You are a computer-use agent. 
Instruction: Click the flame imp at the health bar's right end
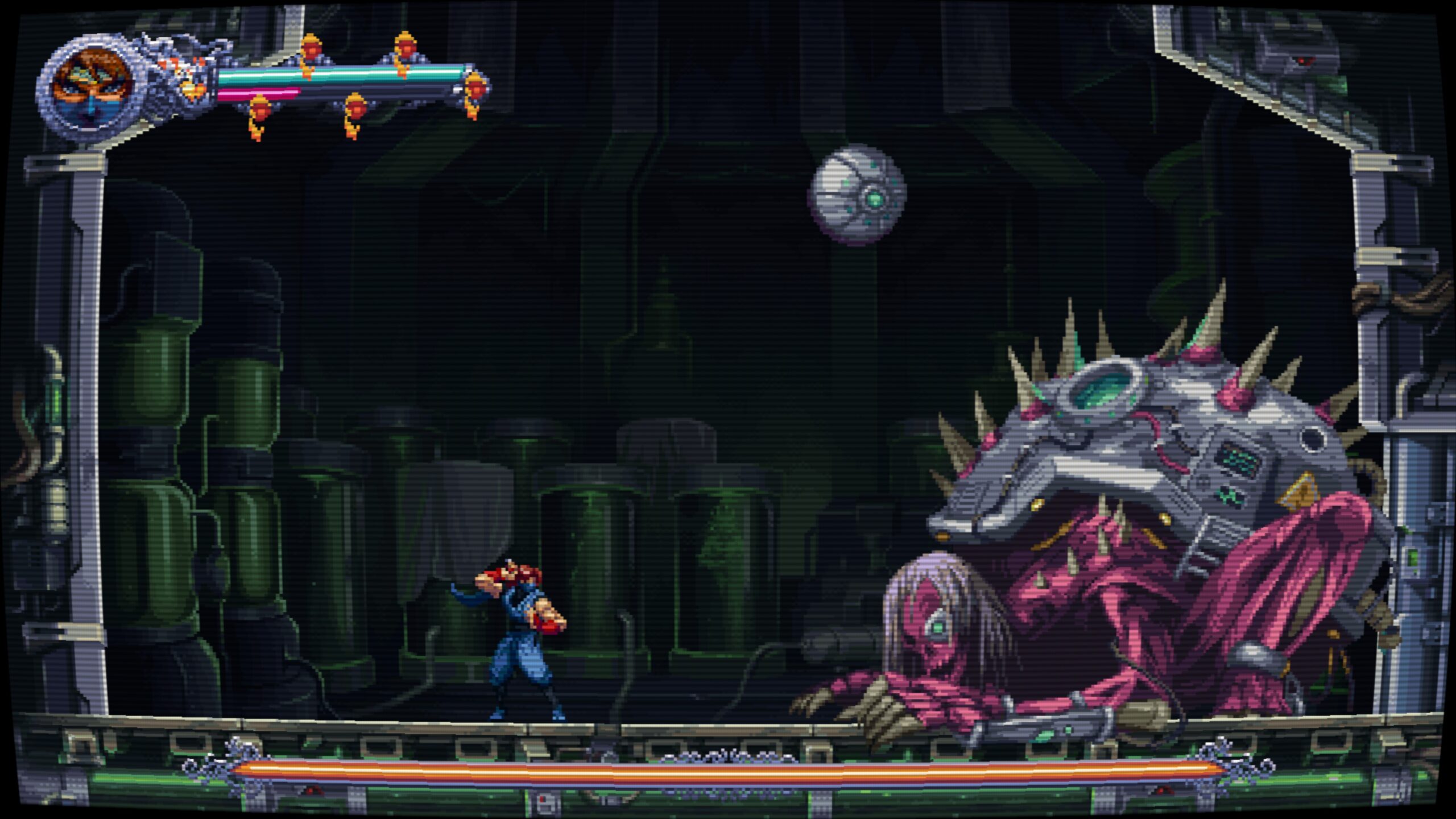pyautogui.click(x=475, y=91)
